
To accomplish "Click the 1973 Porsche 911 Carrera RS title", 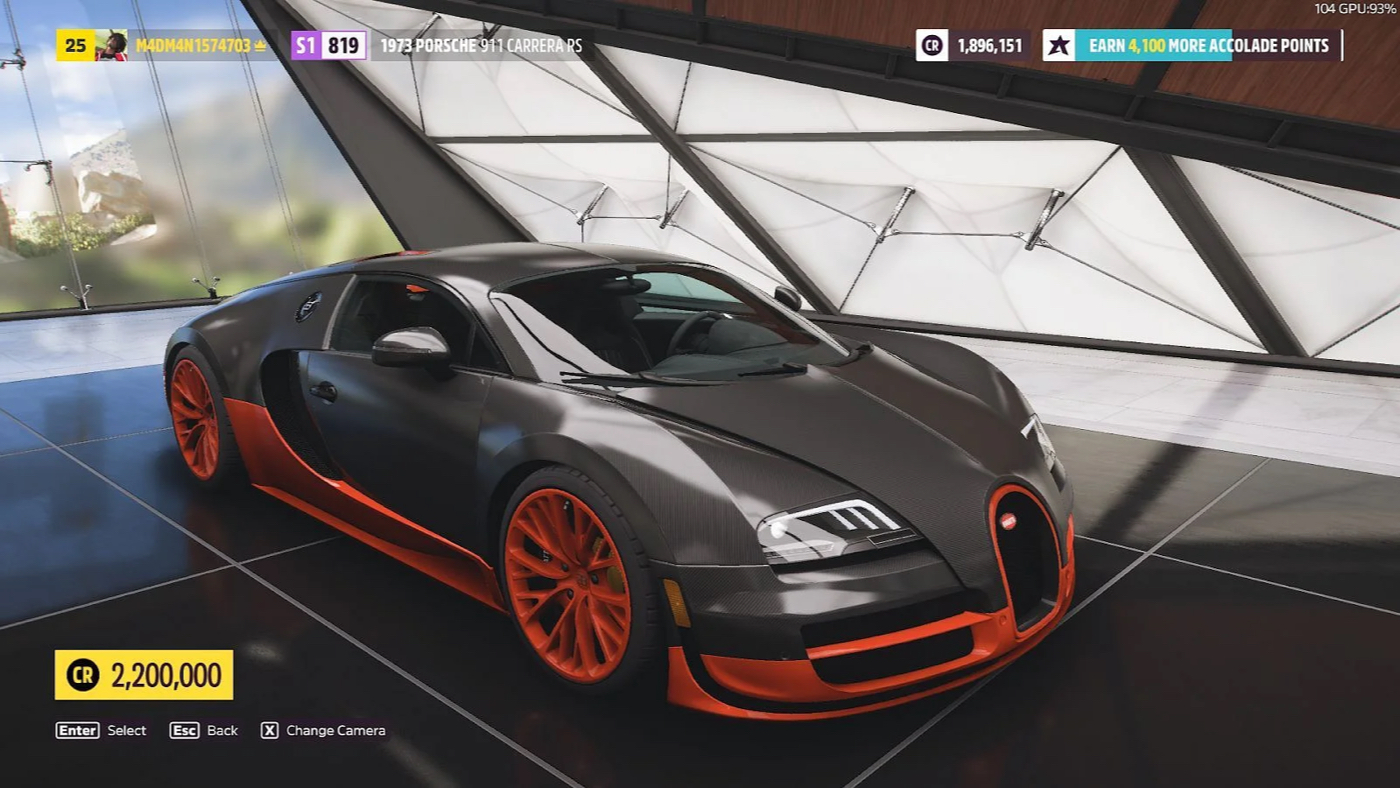I will (x=480, y=44).
